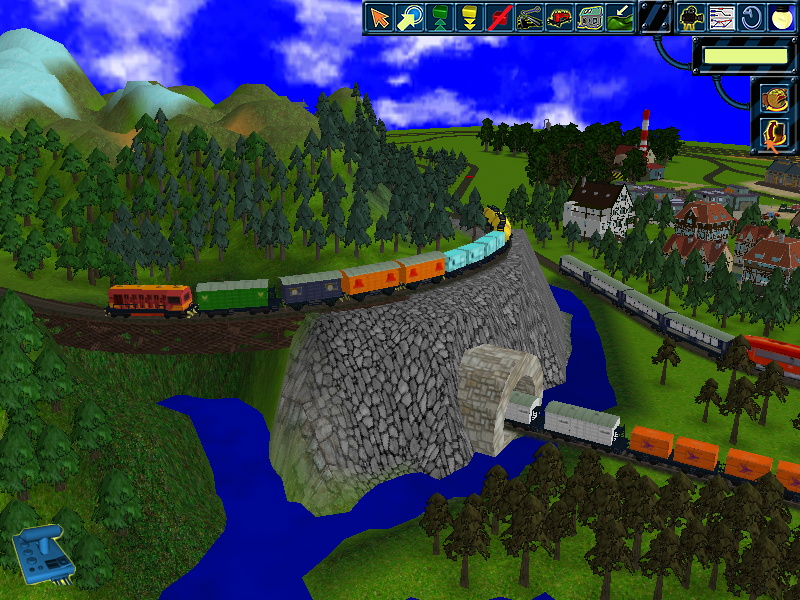Click the rotating door exit button
The height and width of the screenshot is (600, 800).
[x=775, y=133]
